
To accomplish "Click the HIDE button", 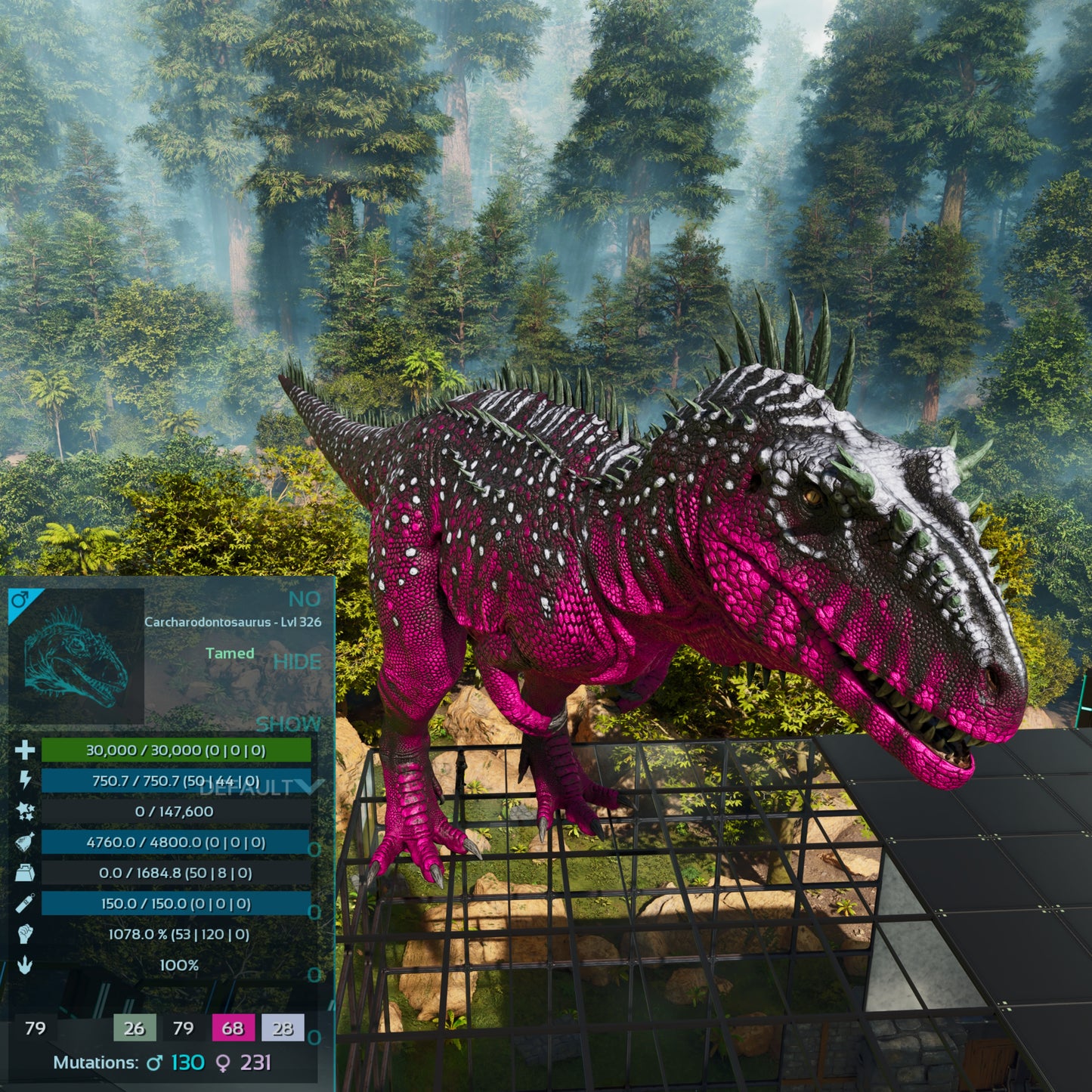I will pos(297,662).
